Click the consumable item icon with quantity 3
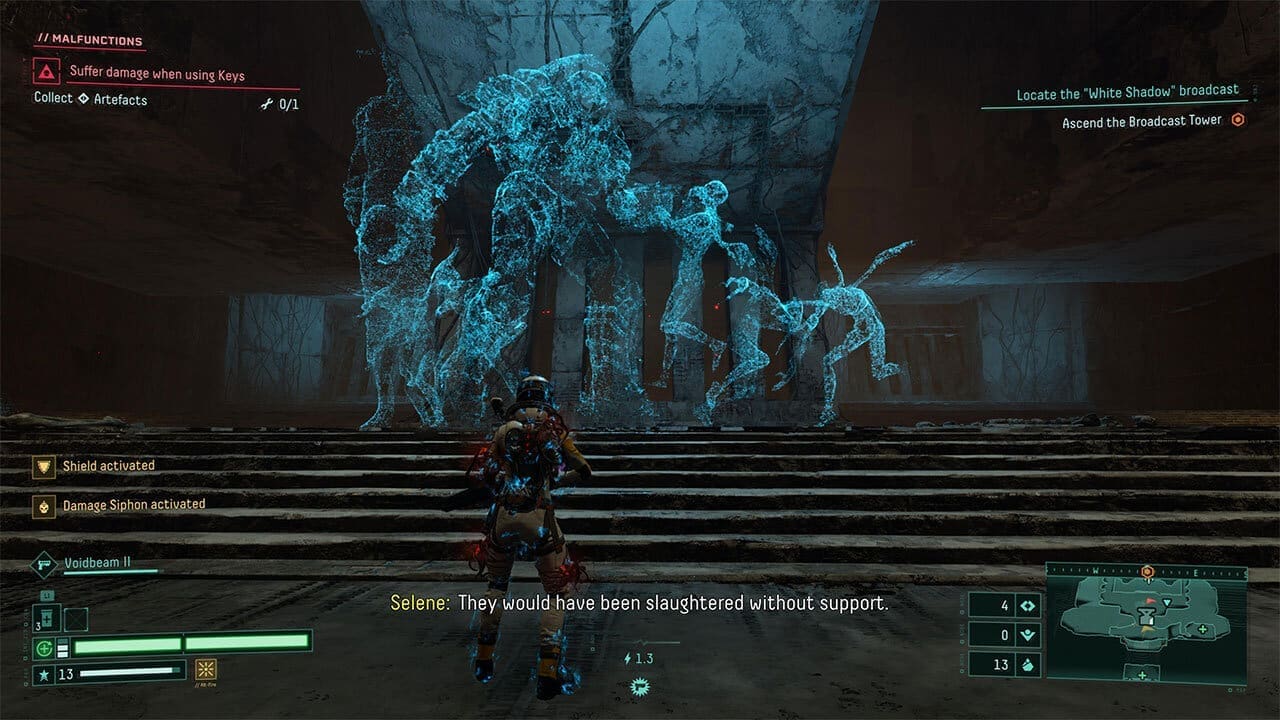This screenshot has height=720, width=1280. click(47, 618)
